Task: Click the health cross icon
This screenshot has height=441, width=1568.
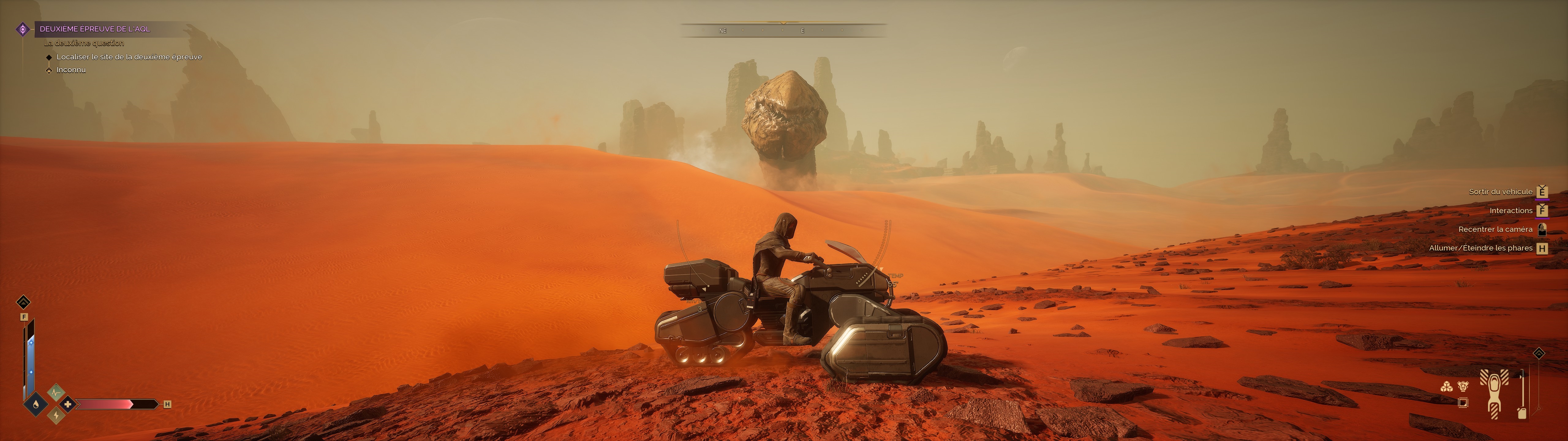Action: [x=68, y=404]
